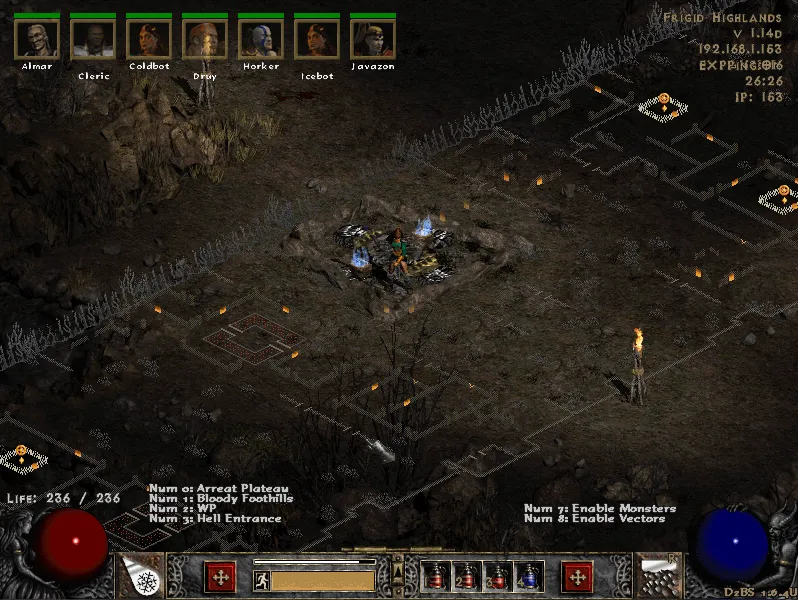Pick Horker's blue-faced portrait

261,38
